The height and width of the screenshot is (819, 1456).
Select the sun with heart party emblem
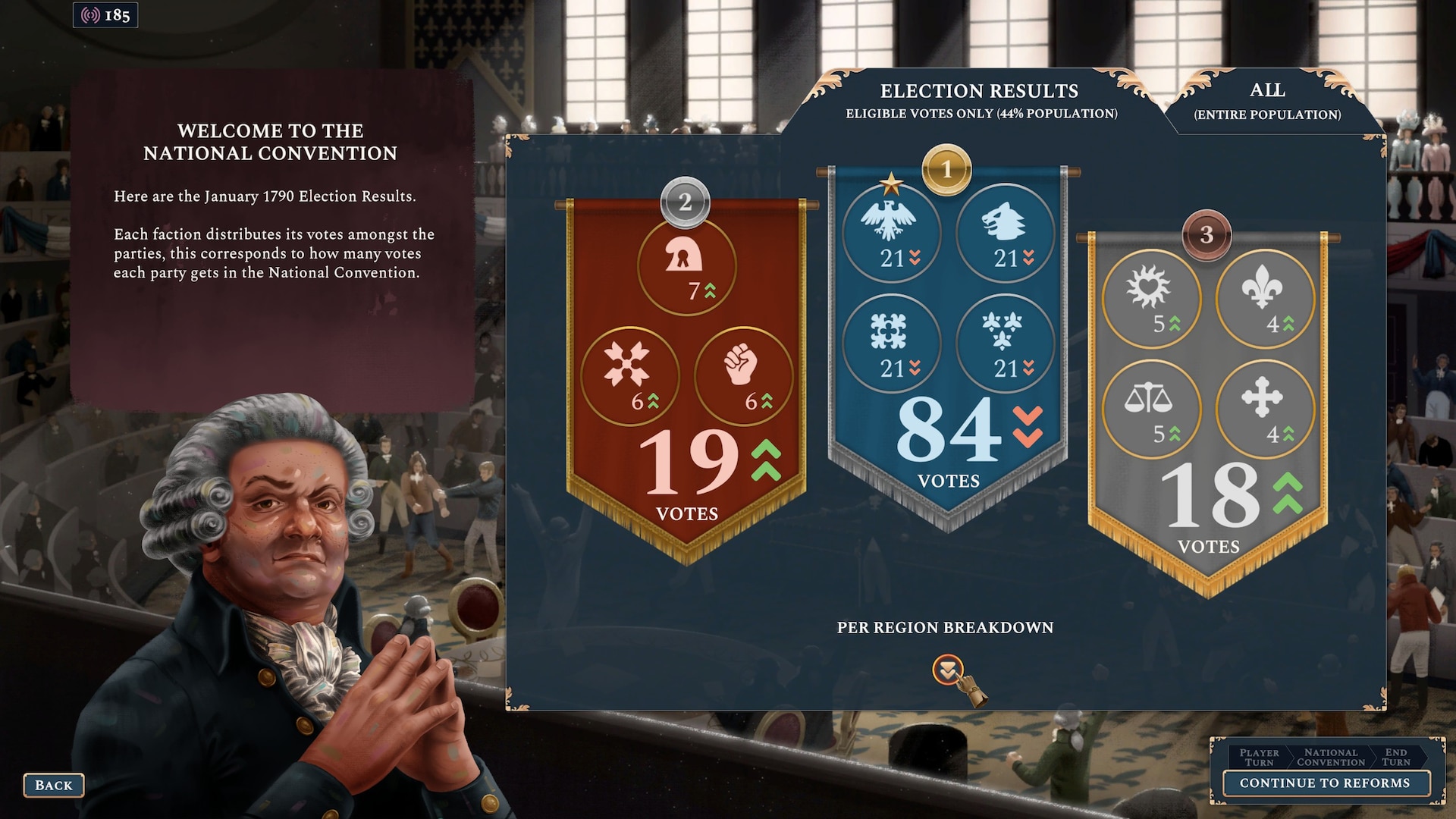click(x=1150, y=299)
